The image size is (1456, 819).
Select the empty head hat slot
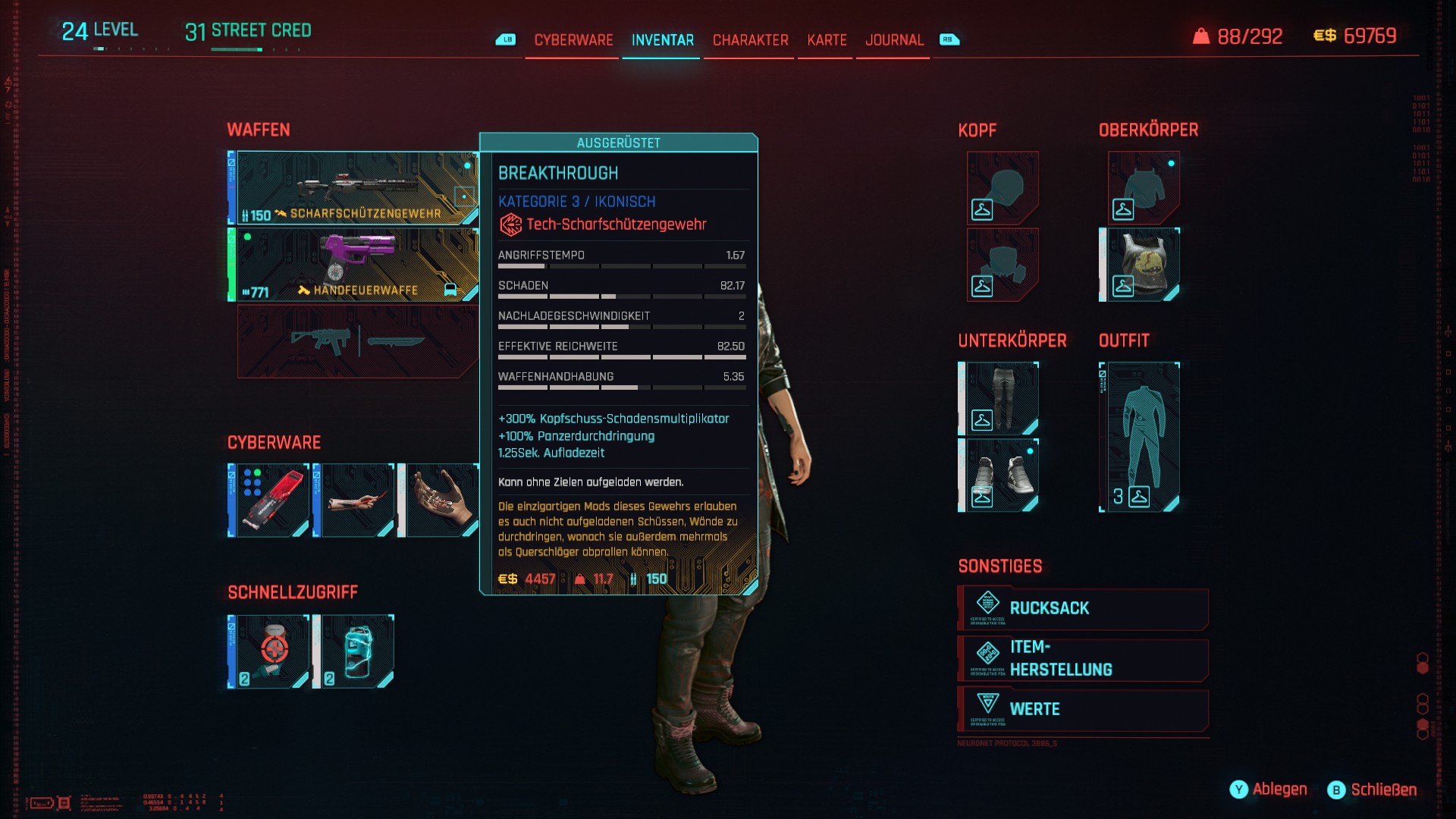[x=1002, y=188]
